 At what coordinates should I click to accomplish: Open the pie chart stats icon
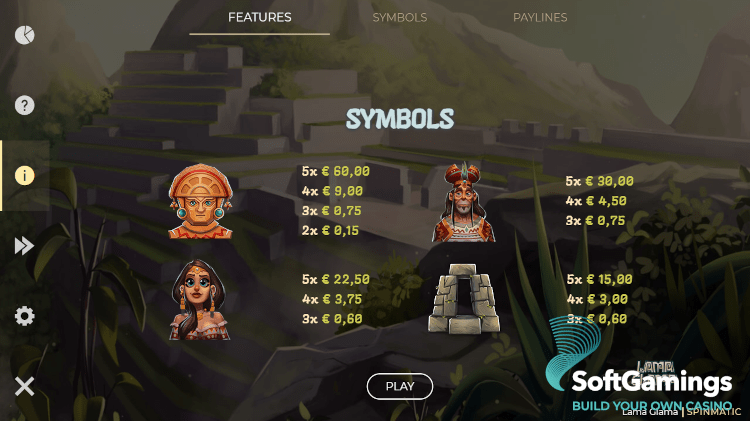pos(25,35)
